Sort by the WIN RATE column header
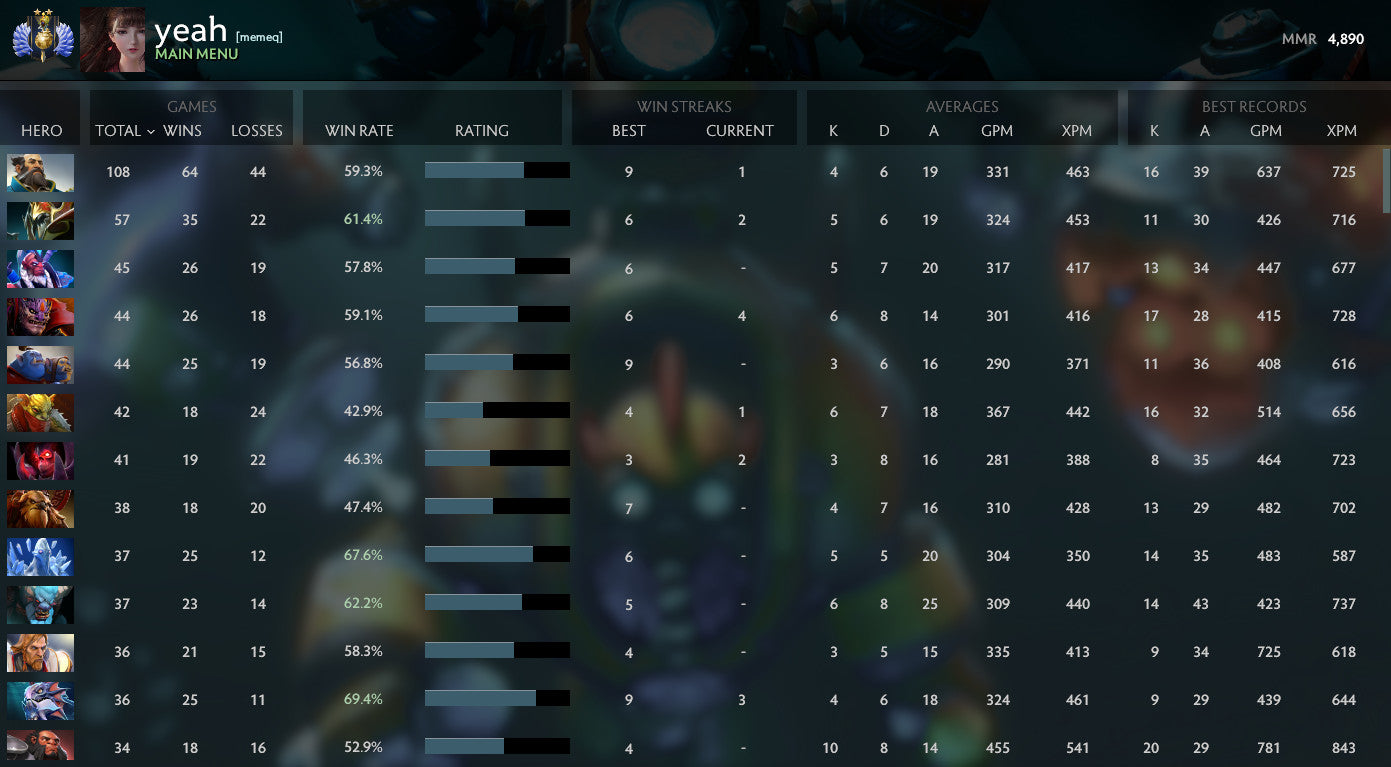Viewport: 1391px width, 767px height. (359, 131)
